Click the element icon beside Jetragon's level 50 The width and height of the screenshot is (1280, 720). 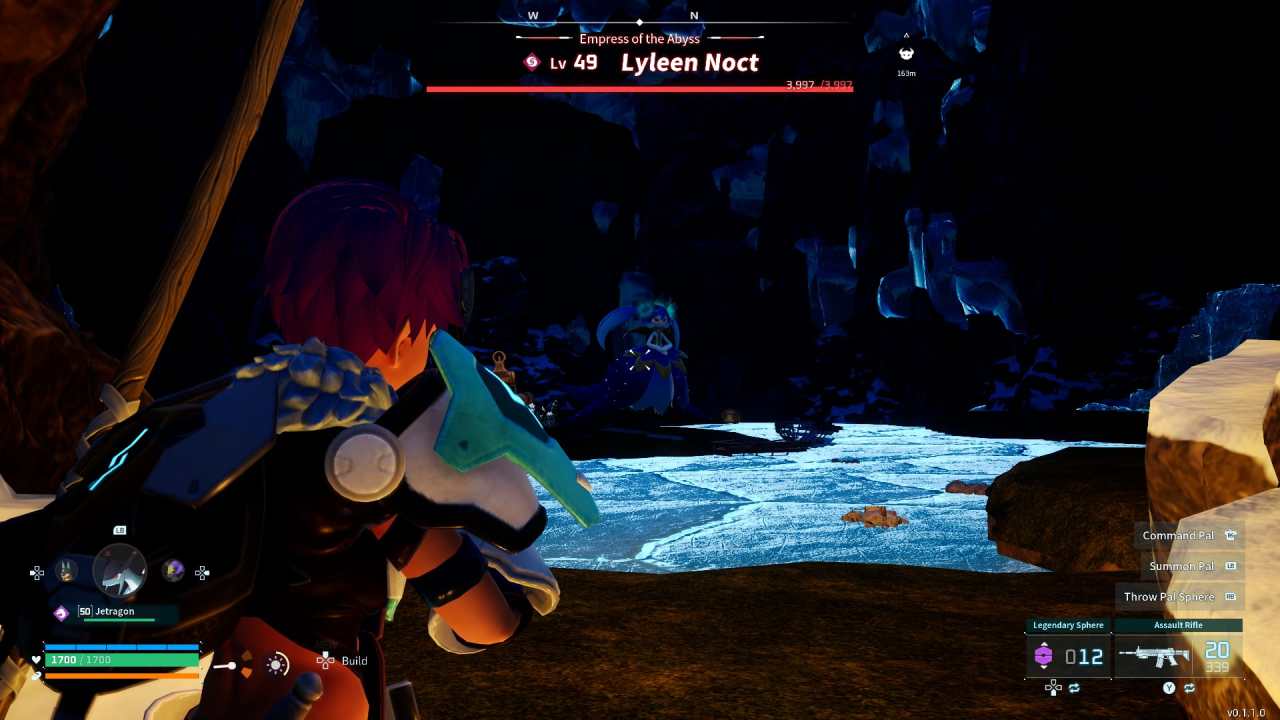coord(61,612)
